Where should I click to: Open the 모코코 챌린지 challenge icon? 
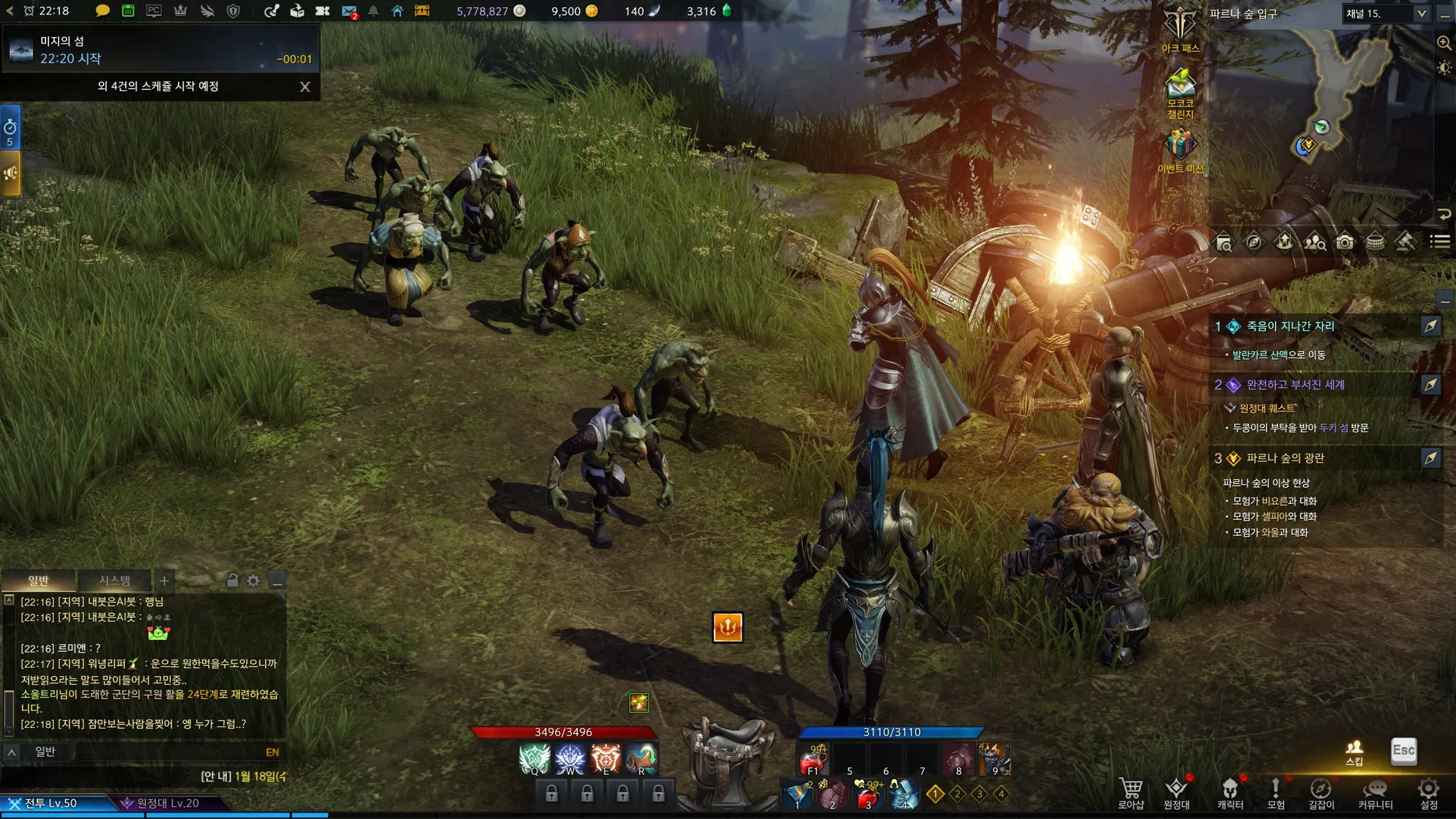tap(1180, 89)
